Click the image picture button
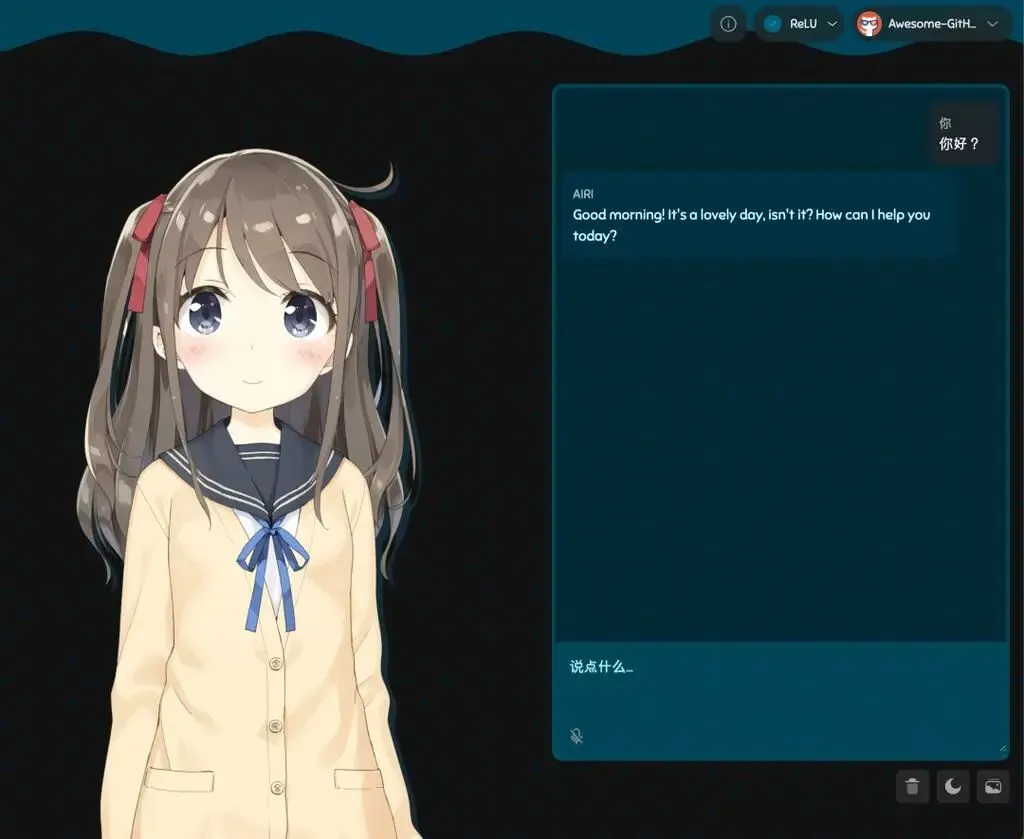1024x839 pixels. (993, 787)
